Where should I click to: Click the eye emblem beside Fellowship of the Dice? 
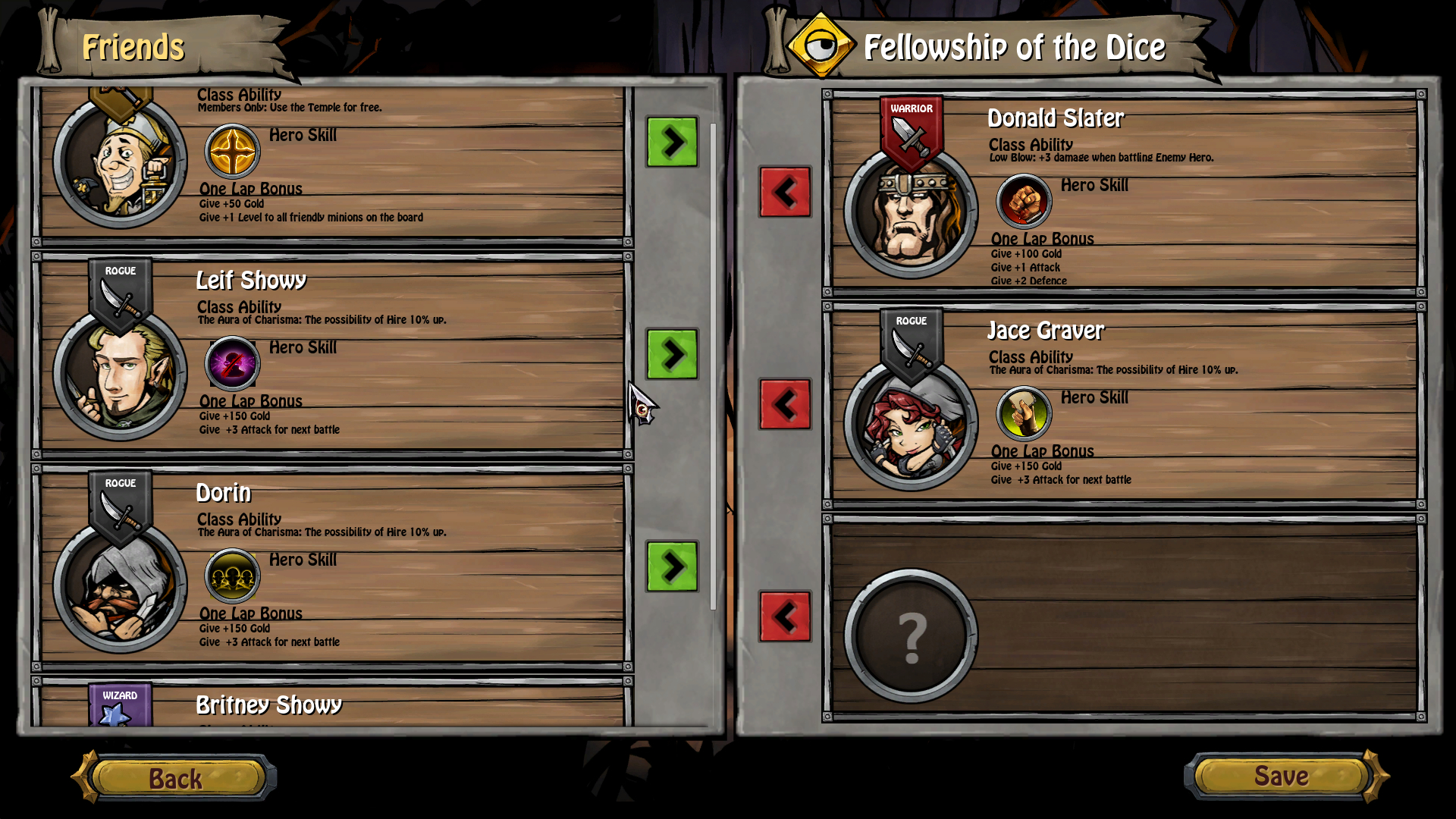pyautogui.click(x=821, y=44)
